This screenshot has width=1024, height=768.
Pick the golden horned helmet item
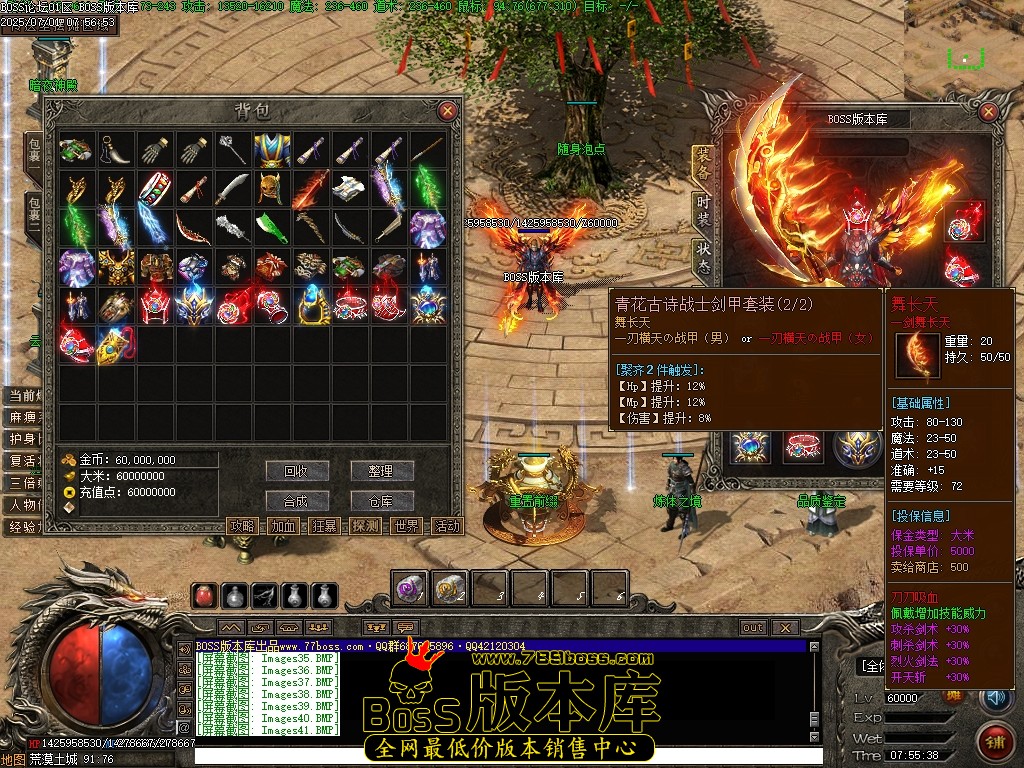point(271,189)
